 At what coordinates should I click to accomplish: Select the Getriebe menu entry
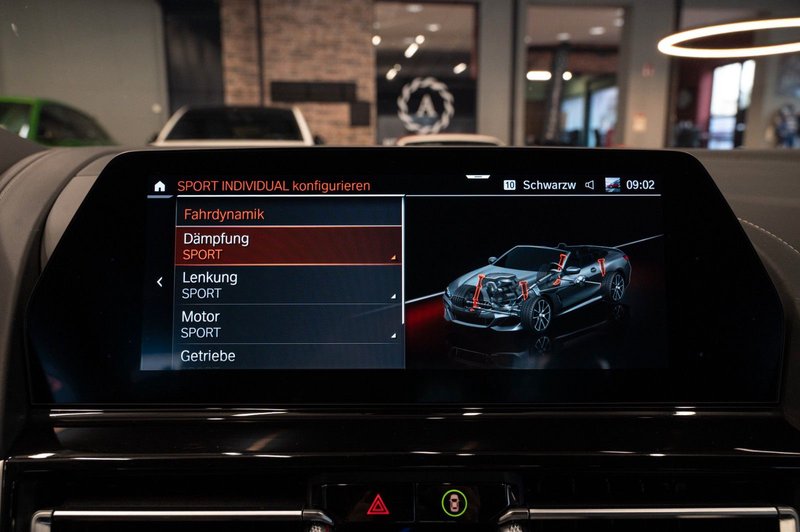click(288, 356)
